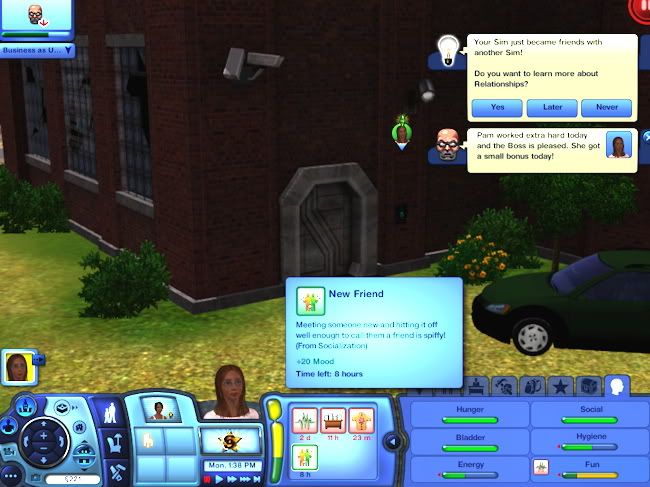Click the Pam portrait in the bonus notification

point(621,147)
